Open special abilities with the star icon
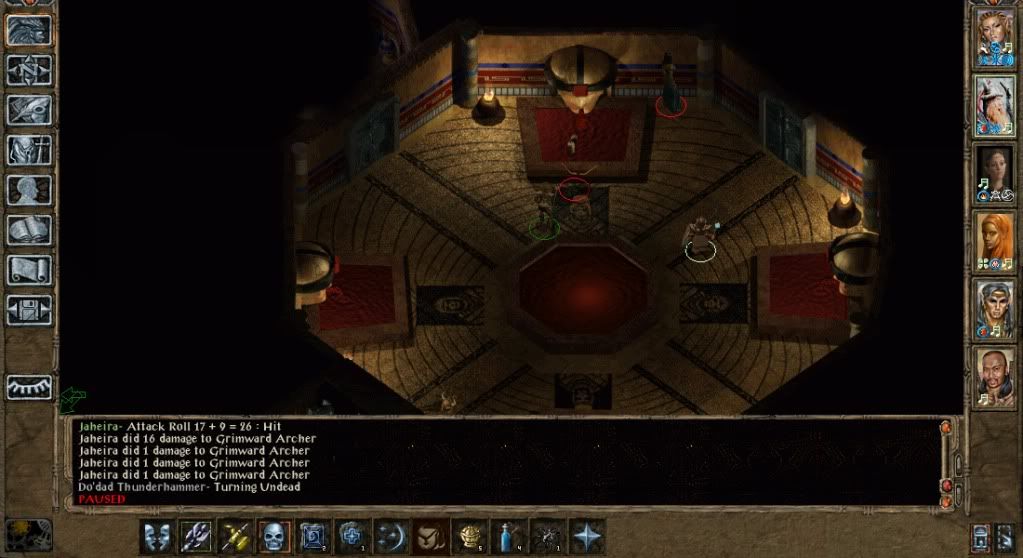 click(x=587, y=537)
